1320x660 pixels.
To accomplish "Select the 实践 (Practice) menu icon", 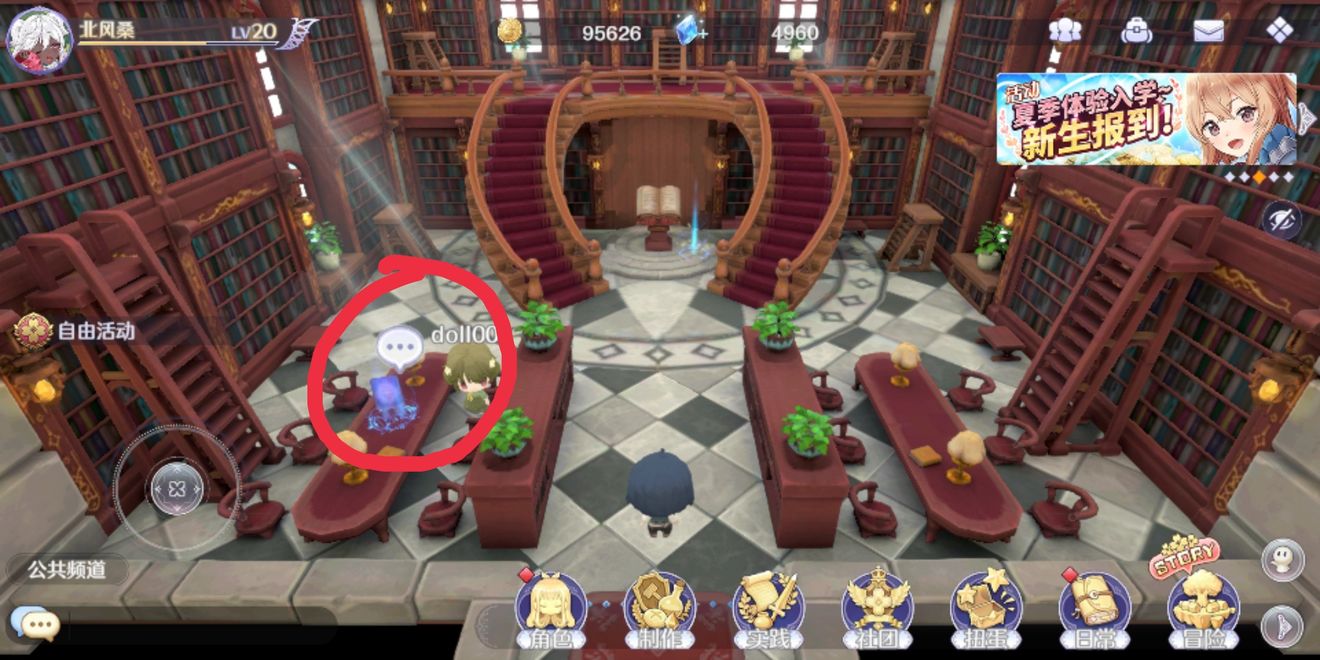I will (768, 606).
